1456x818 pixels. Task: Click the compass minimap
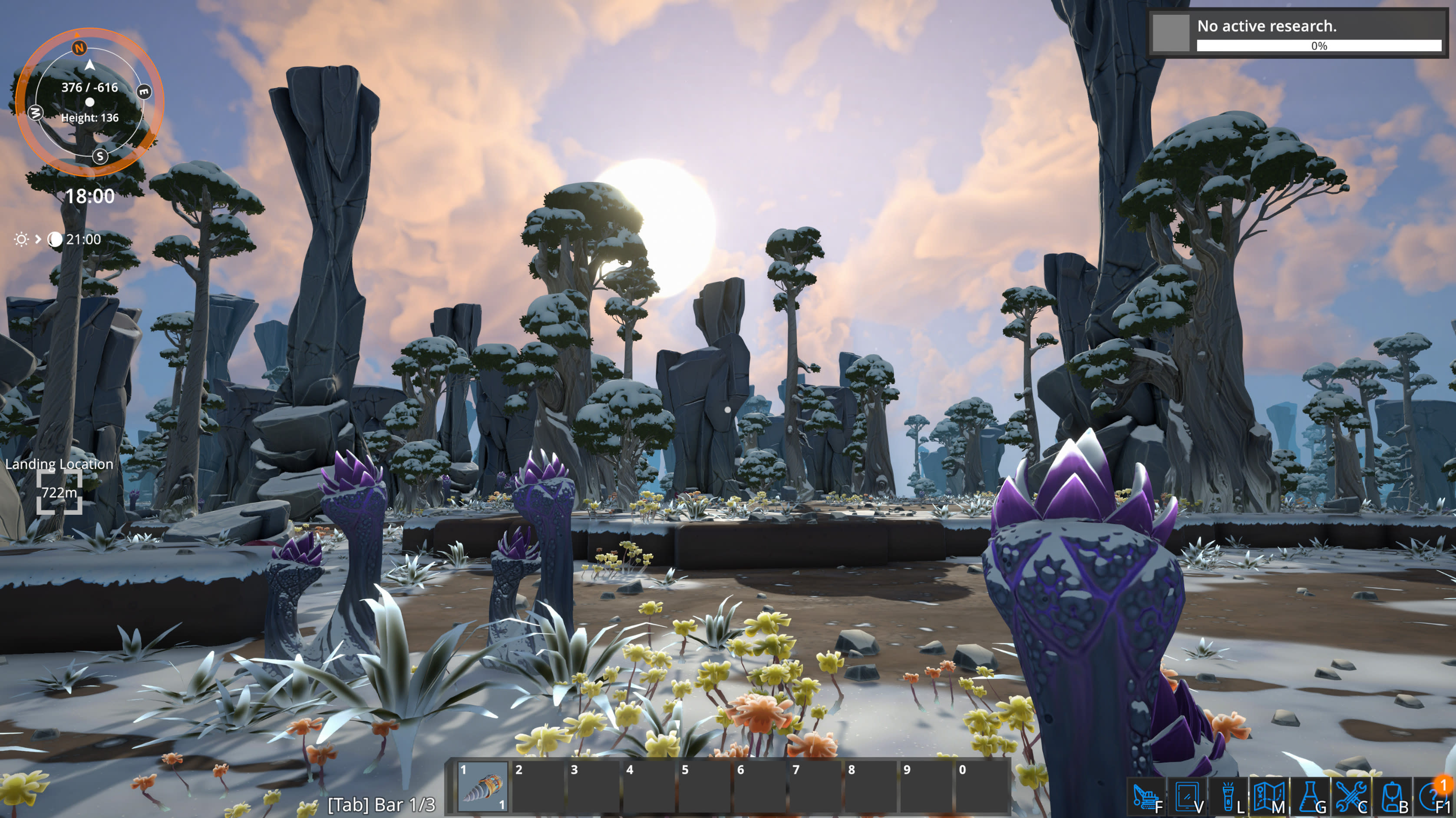pos(90,103)
